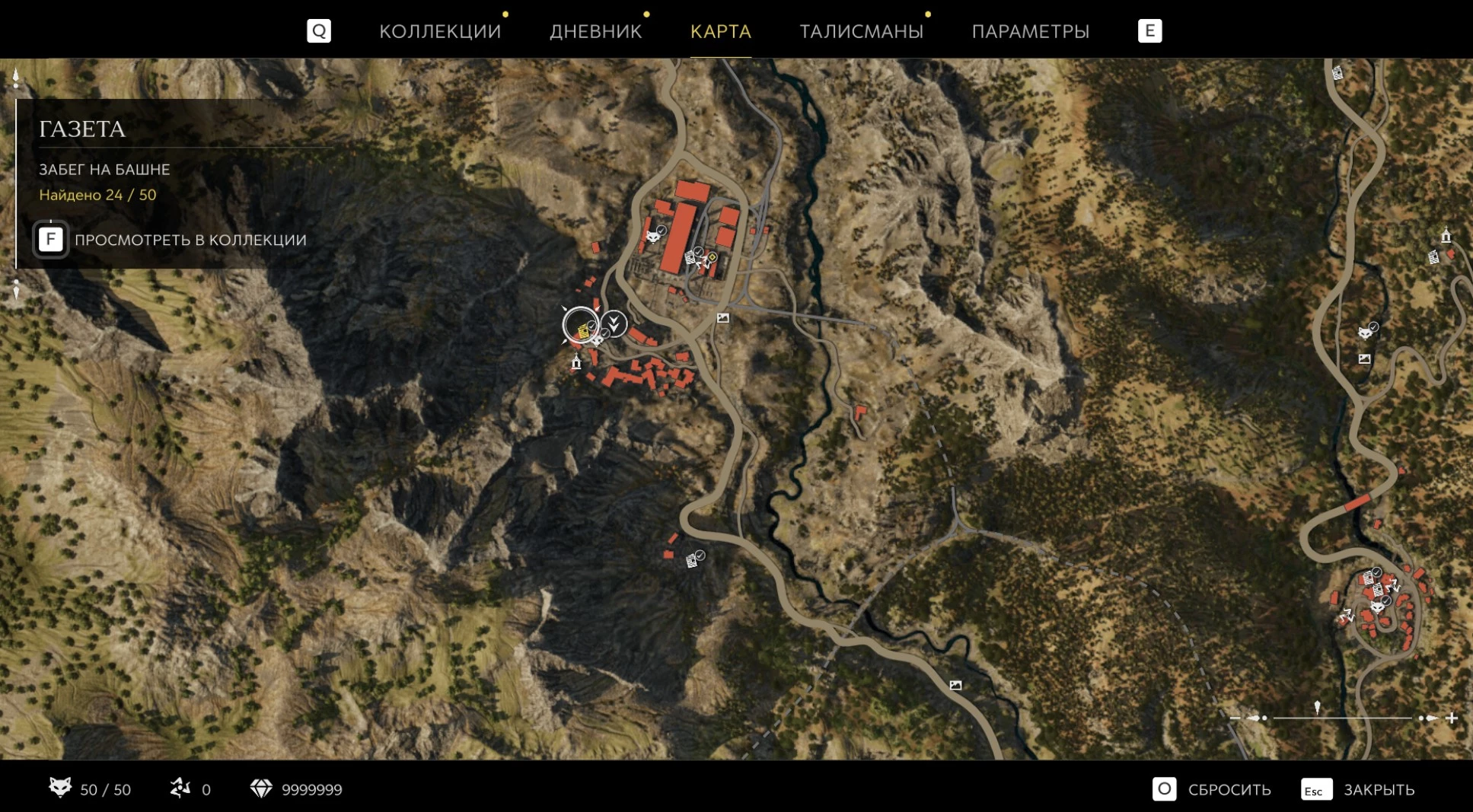Select the yellow diamond objective marker
Viewport: 1473px width, 812px height.
[713, 258]
